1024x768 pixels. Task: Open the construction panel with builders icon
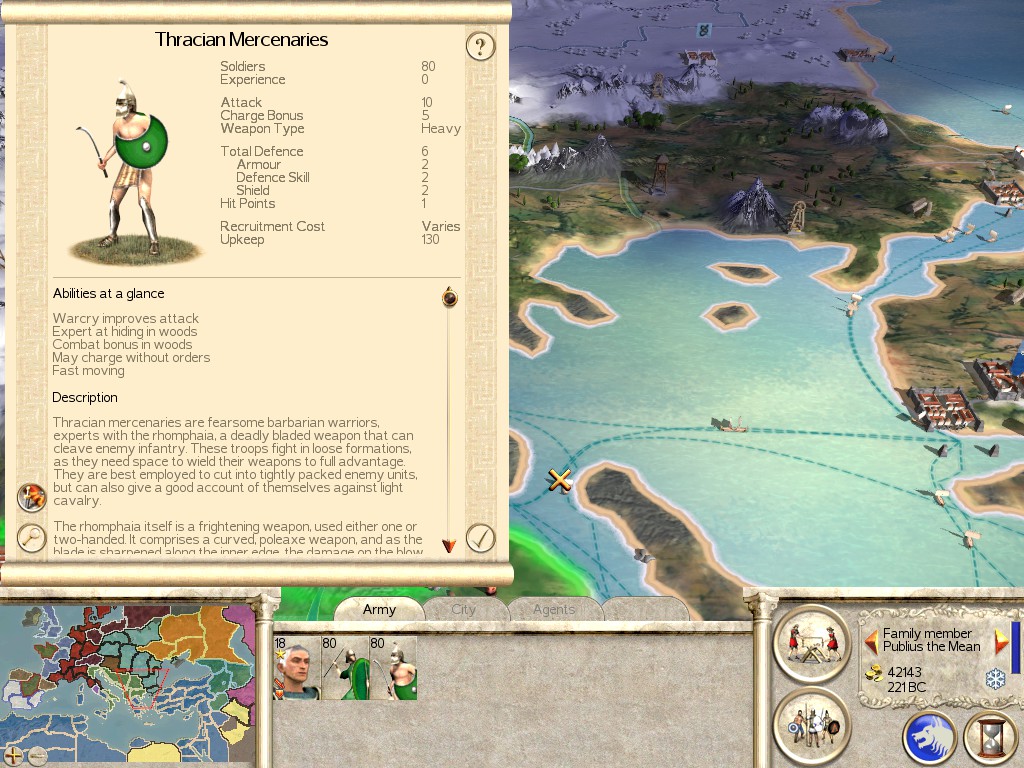tap(811, 642)
